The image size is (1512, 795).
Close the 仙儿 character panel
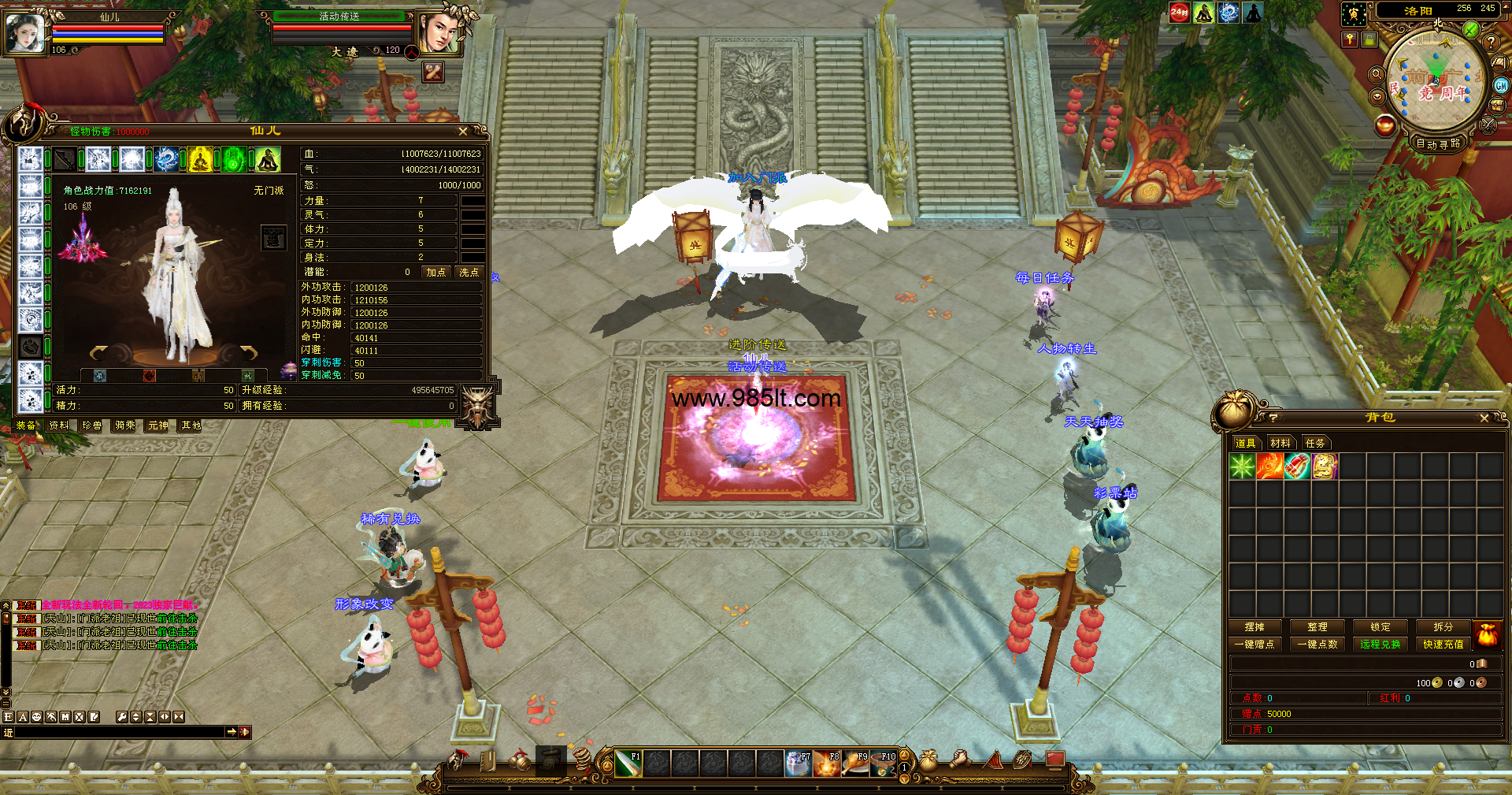pyautogui.click(x=463, y=132)
